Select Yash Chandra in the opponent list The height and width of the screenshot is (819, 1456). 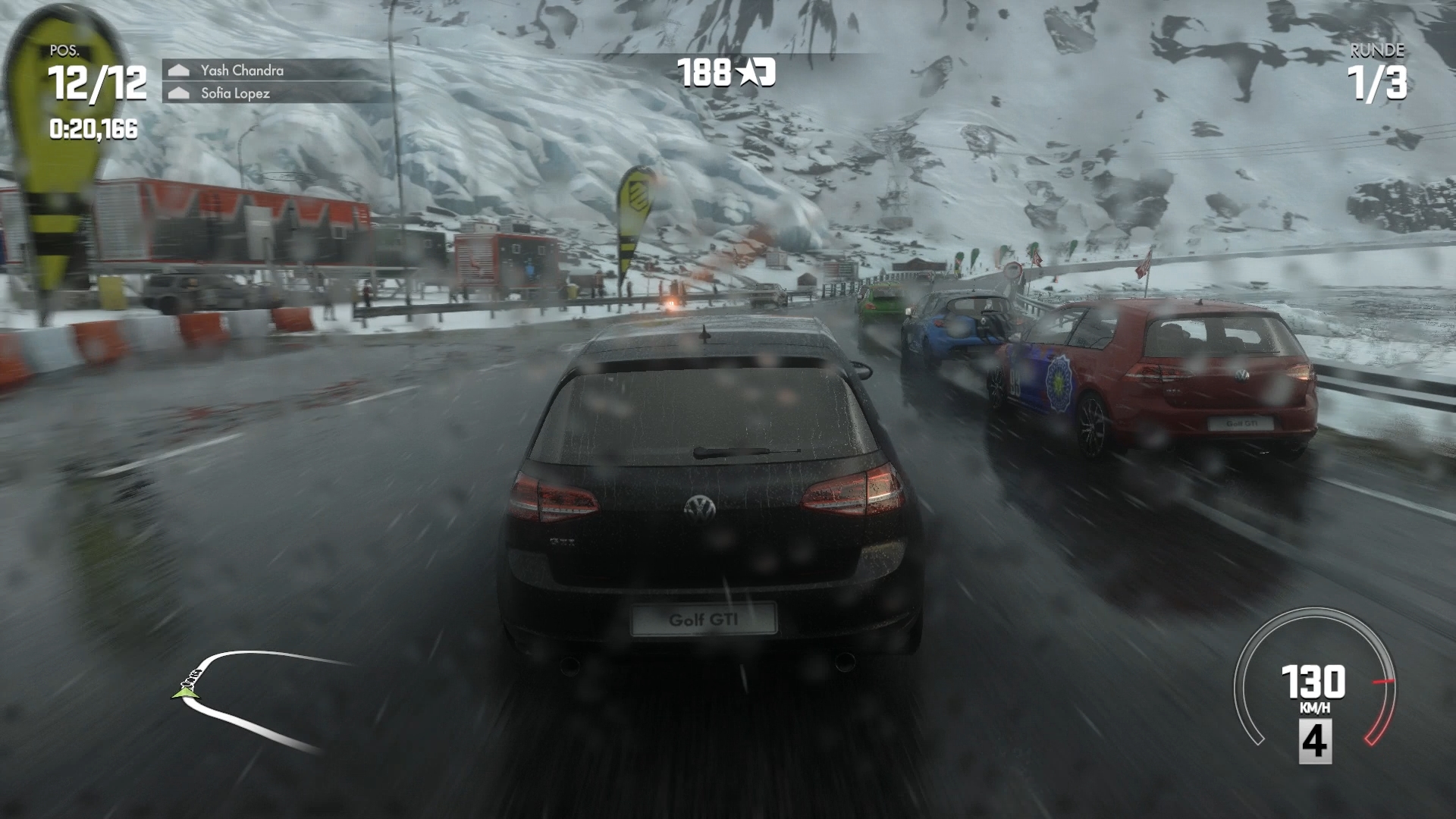tap(242, 71)
